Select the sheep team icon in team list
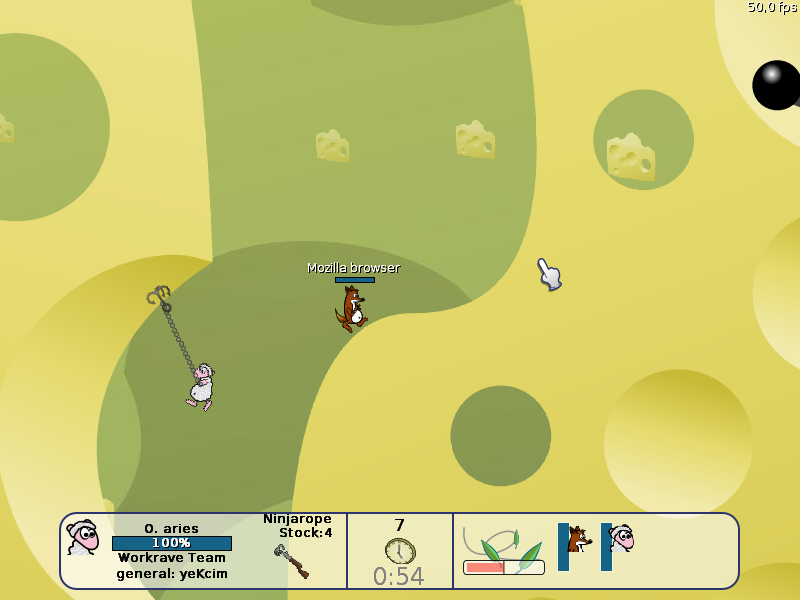800x600 pixels. point(621,539)
